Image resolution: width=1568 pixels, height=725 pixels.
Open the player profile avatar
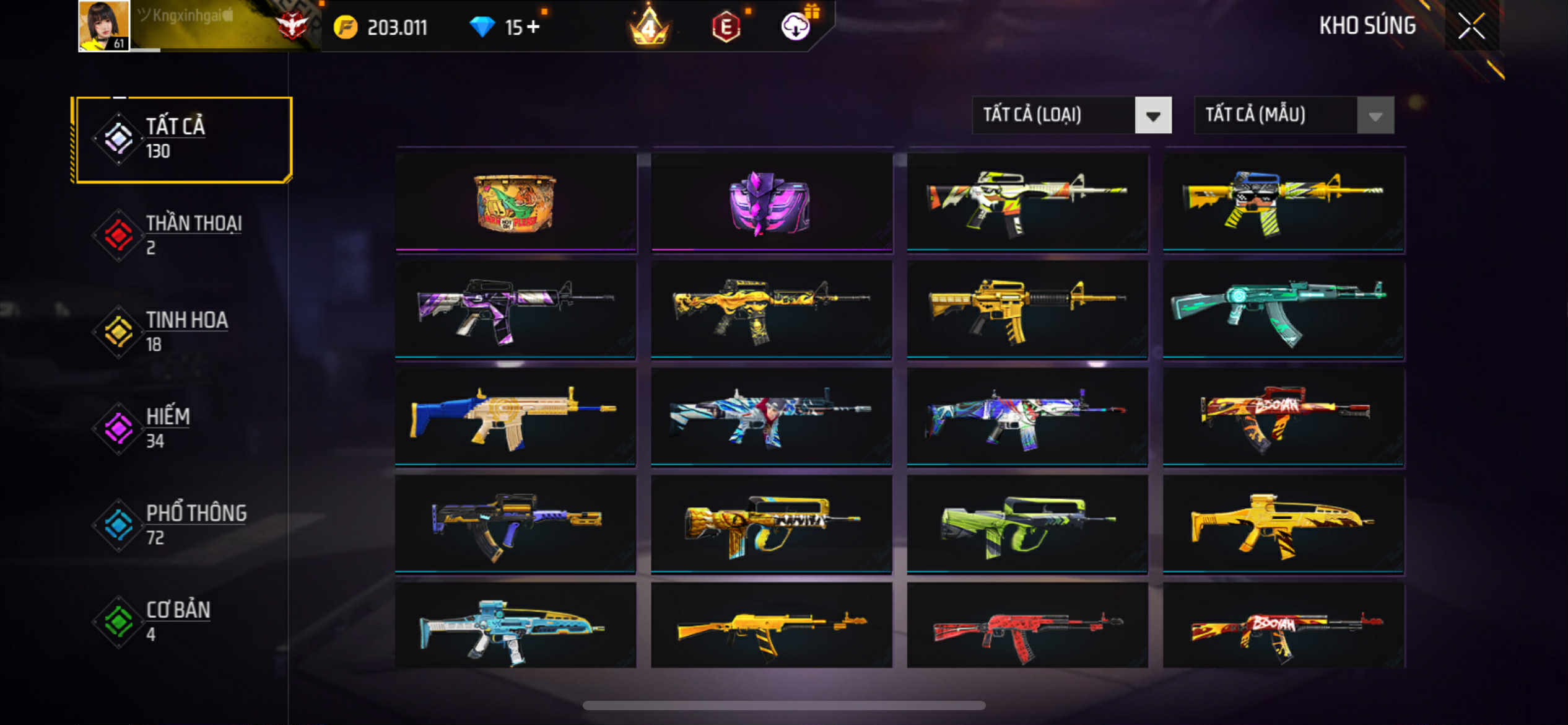(x=104, y=26)
